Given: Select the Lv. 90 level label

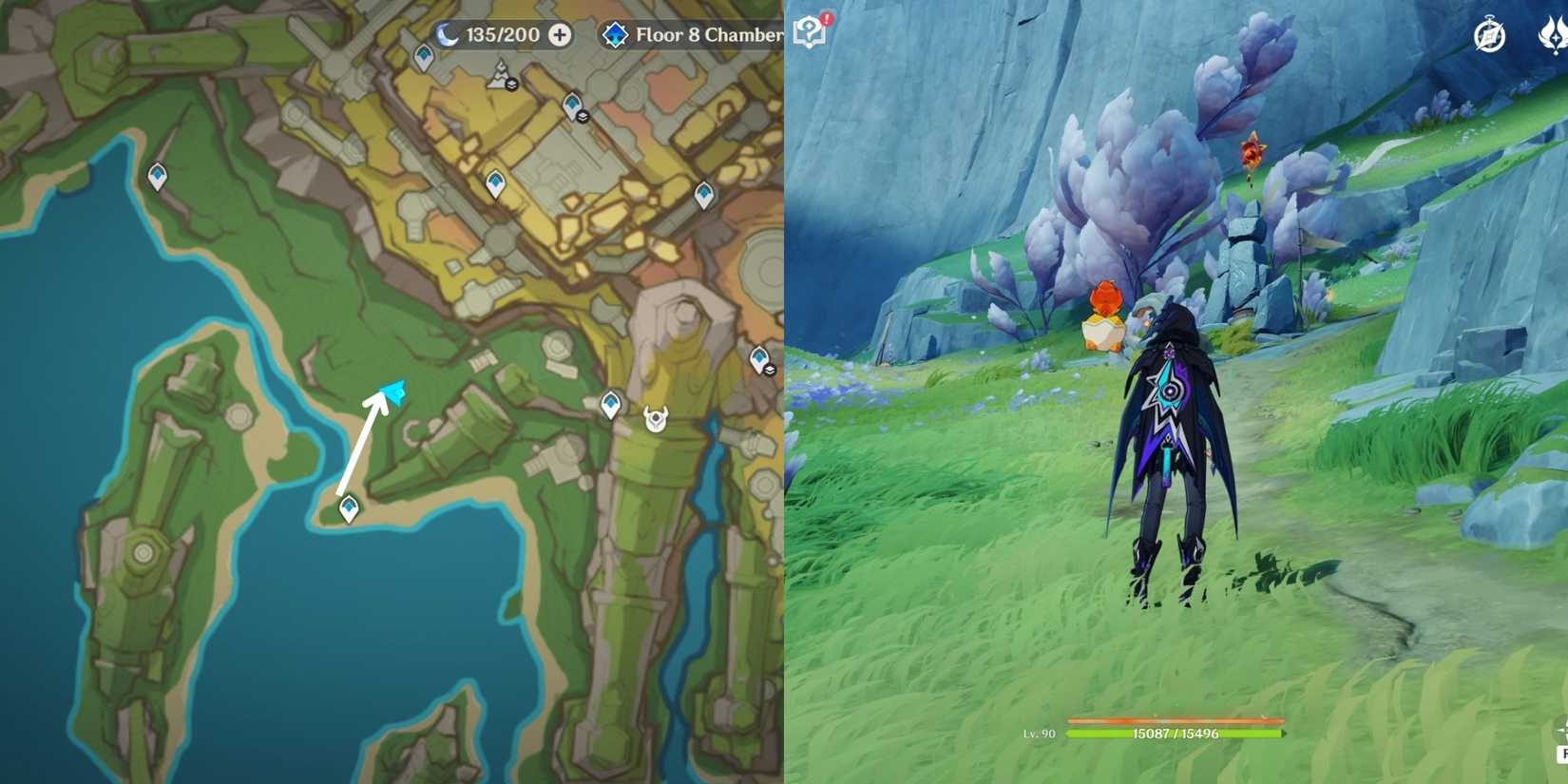Looking at the screenshot, I should 1041,734.
